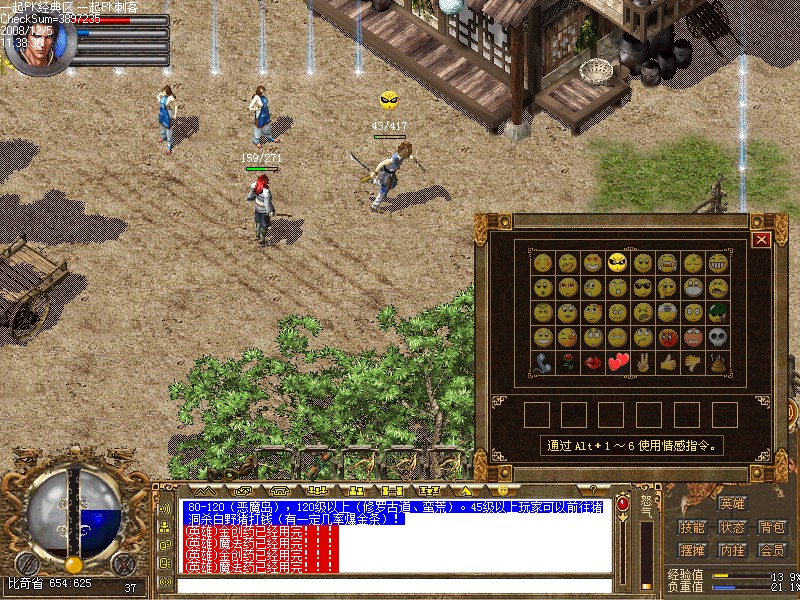Open the 英雄 hero panel

click(x=732, y=504)
